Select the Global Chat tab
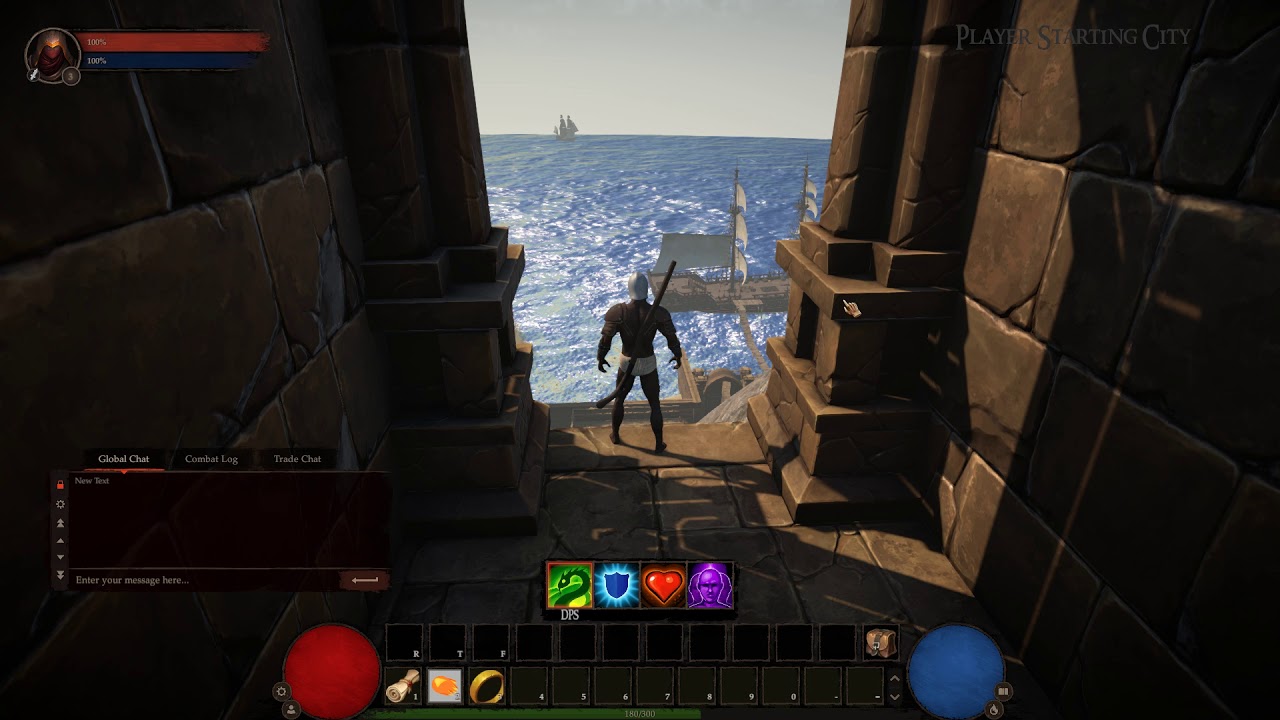The height and width of the screenshot is (720, 1280). (x=124, y=459)
